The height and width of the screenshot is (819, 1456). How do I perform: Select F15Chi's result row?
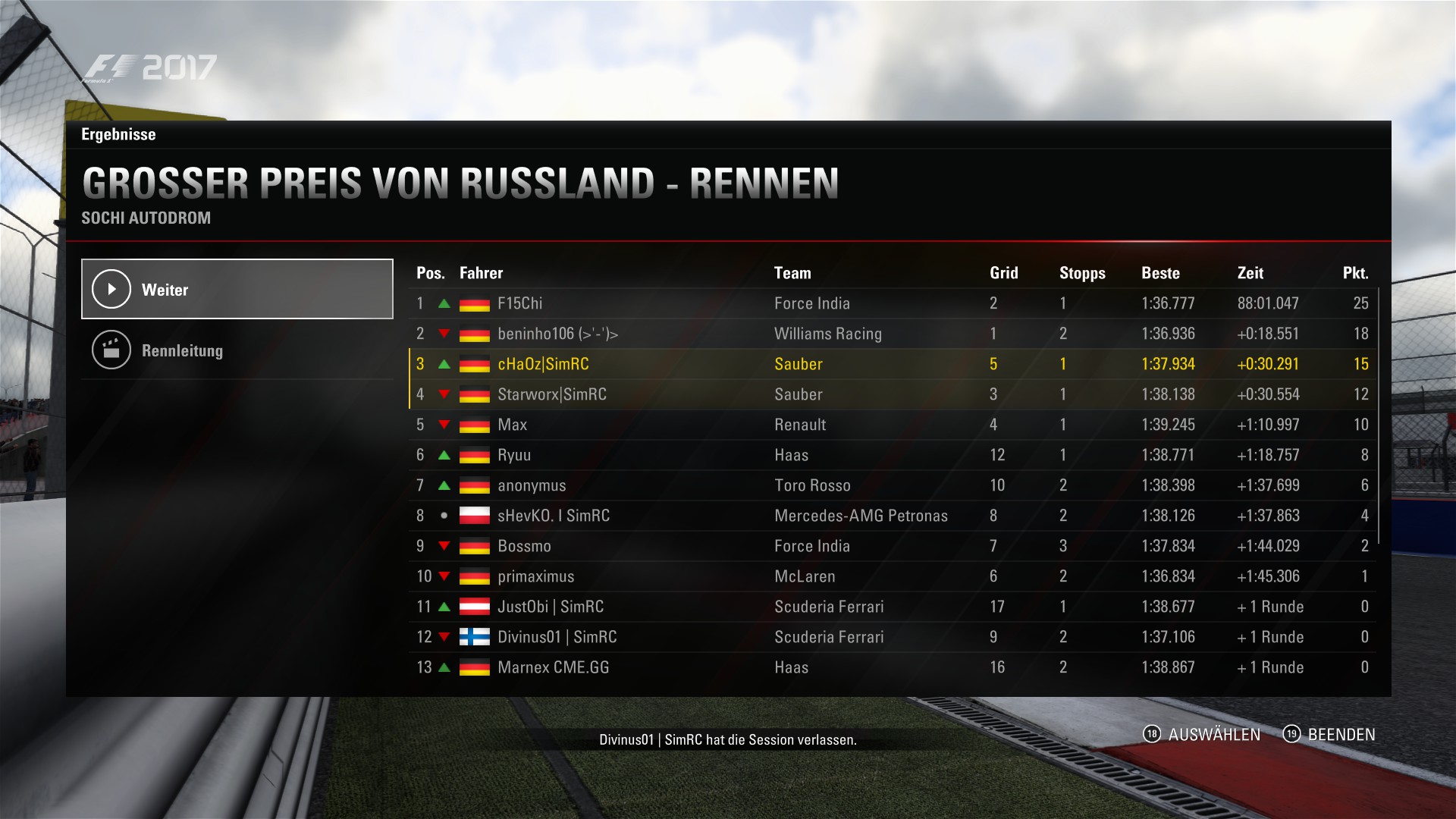pos(892,303)
